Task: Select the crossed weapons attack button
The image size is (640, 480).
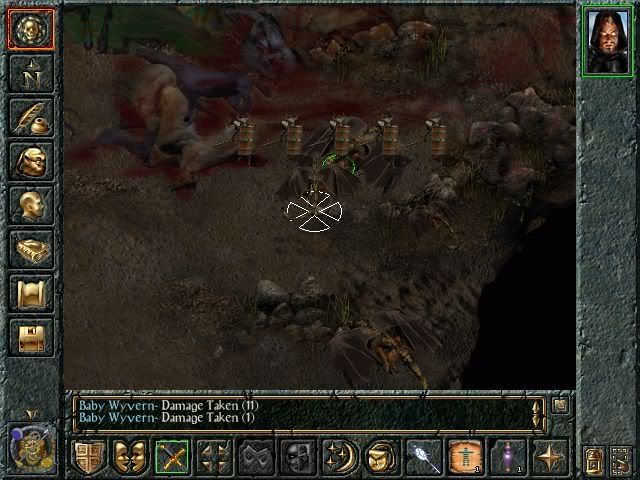Action: coord(172,457)
